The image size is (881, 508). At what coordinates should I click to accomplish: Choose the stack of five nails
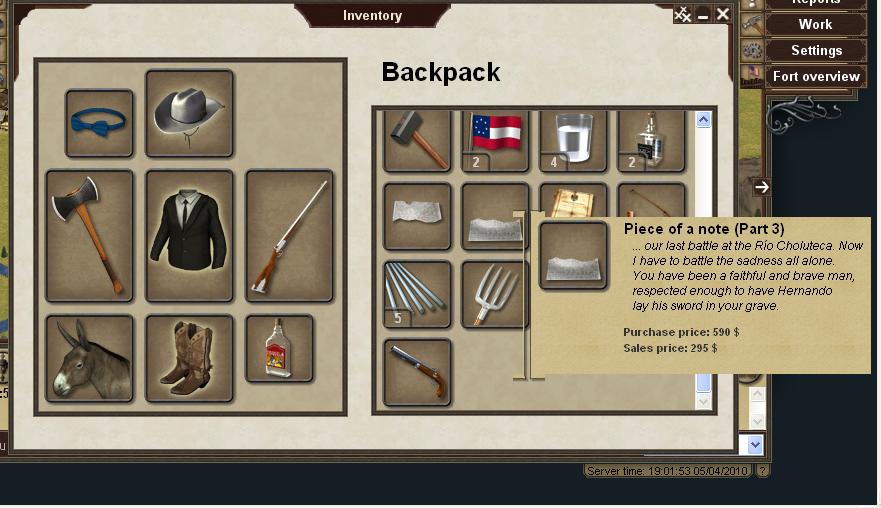point(417,294)
